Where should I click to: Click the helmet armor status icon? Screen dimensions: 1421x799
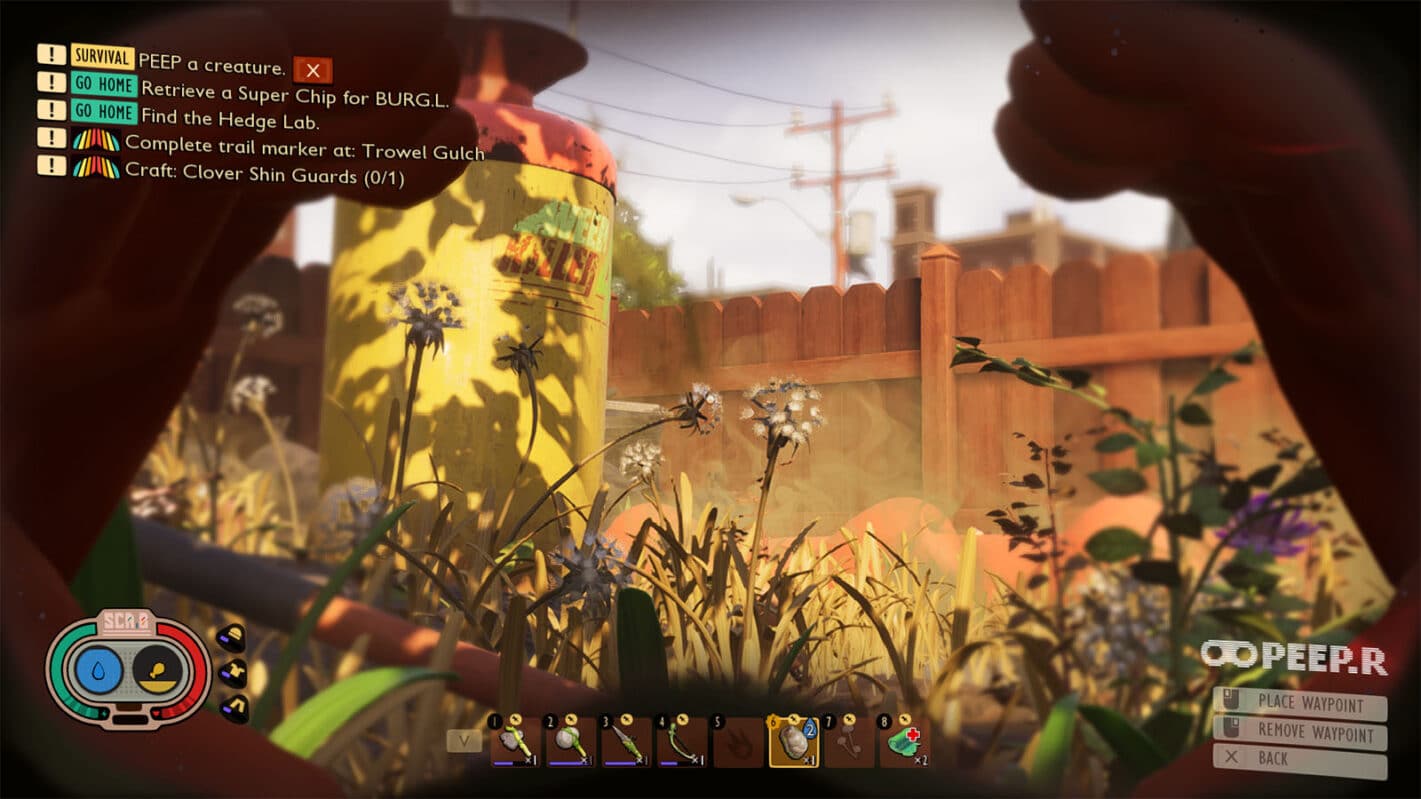231,639
